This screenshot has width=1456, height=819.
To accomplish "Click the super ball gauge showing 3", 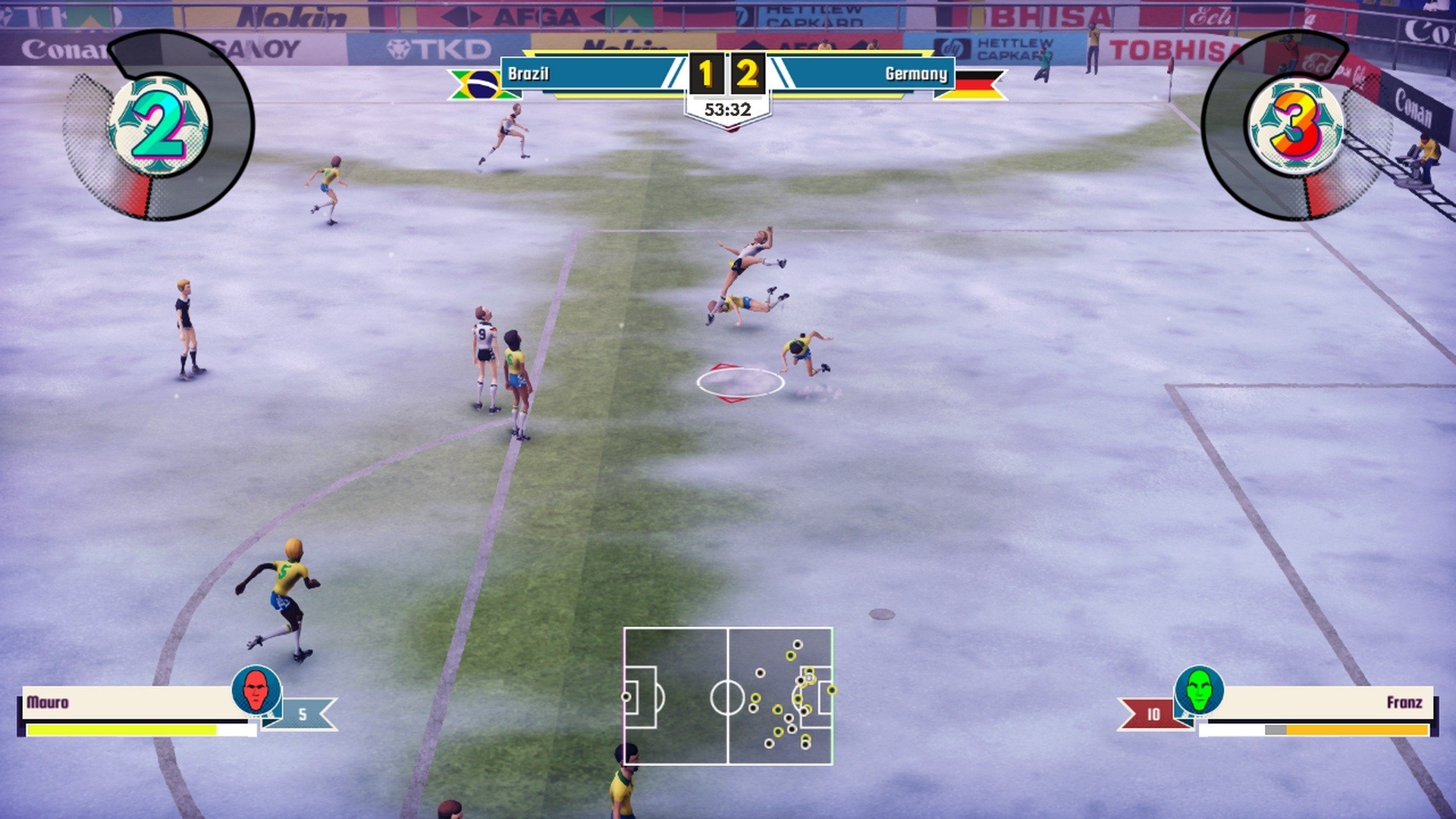I will (1296, 126).
